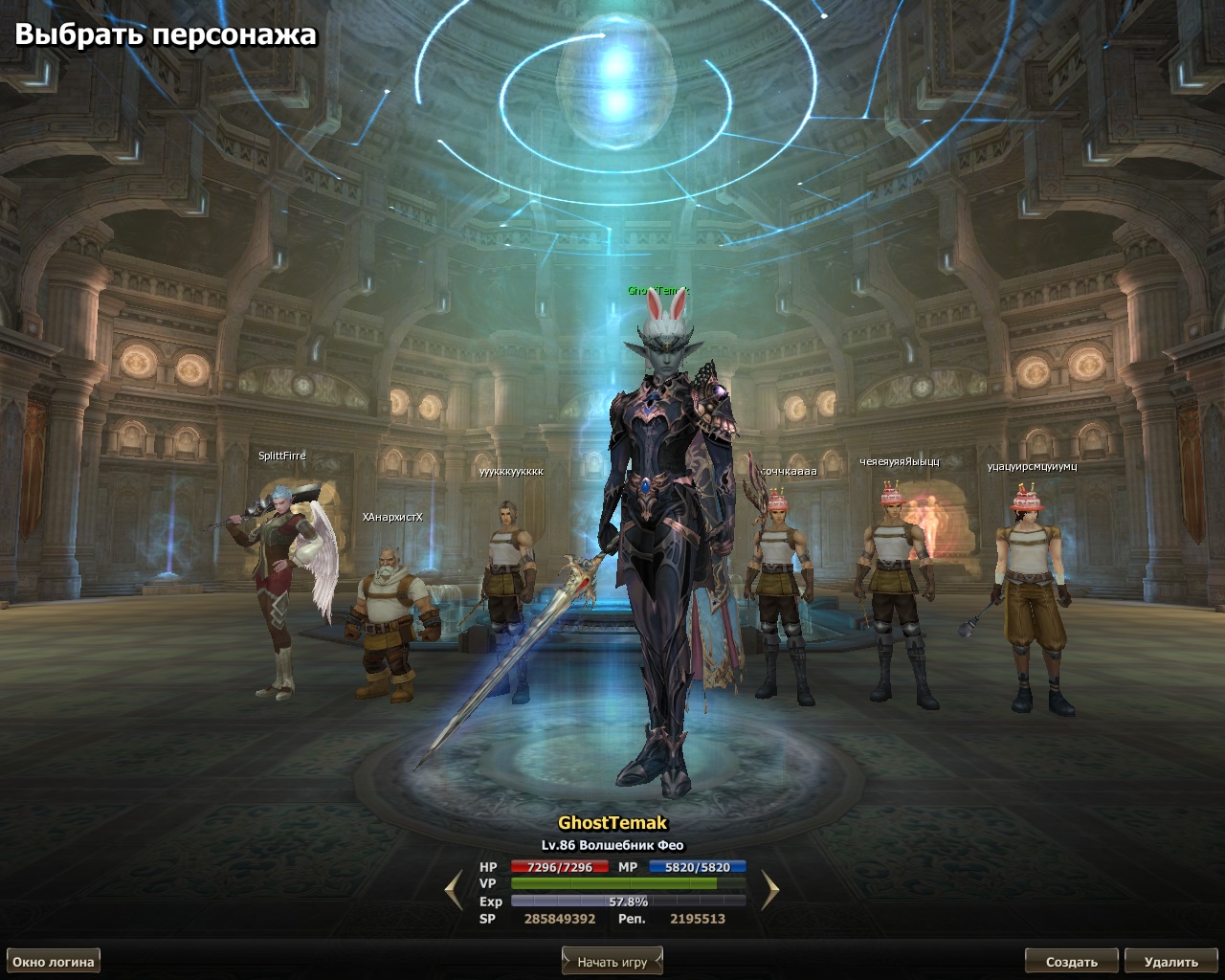The image size is (1225, 980).
Task: Click the Начать игру button
Action: pos(612,962)
